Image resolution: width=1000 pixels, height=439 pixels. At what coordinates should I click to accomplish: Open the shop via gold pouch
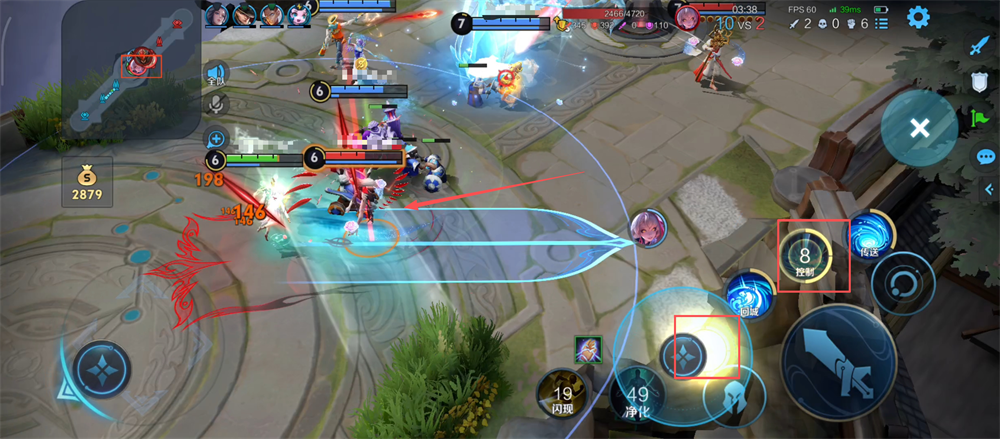[x=86, y=181]
